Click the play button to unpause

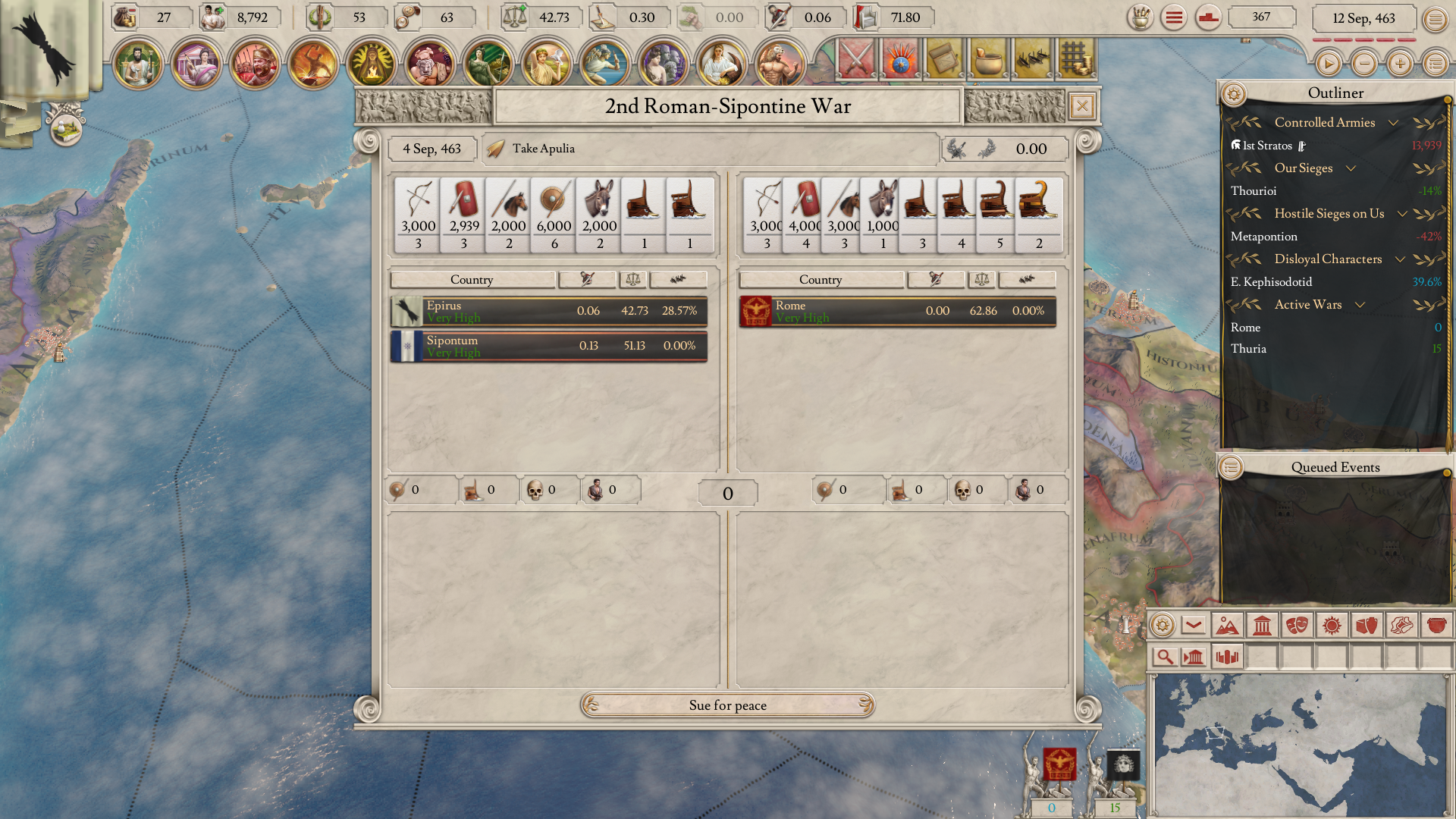pos(1328,64)
